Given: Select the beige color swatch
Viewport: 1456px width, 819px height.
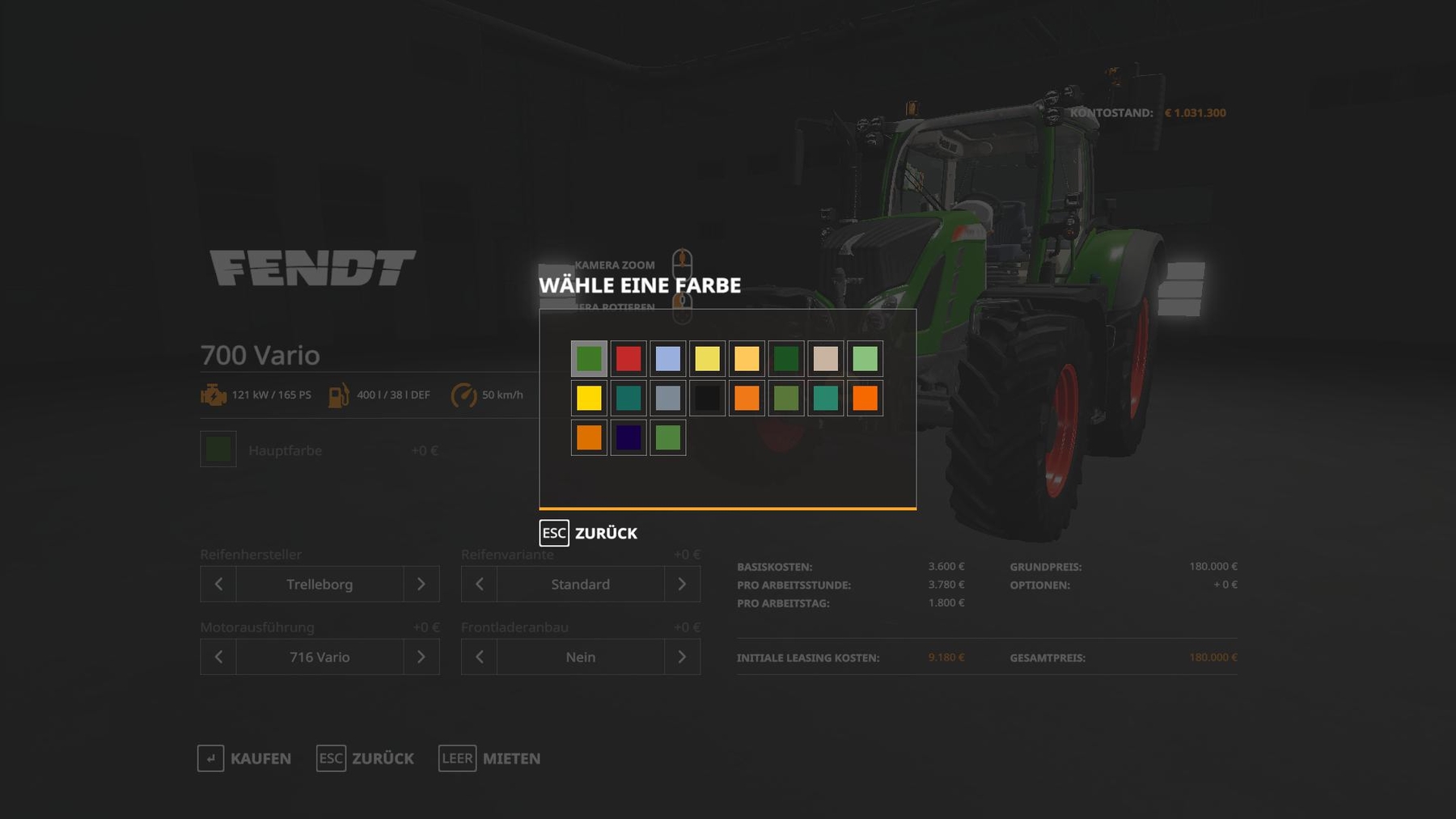Looking at the screenshot, I should click(826, 358).
